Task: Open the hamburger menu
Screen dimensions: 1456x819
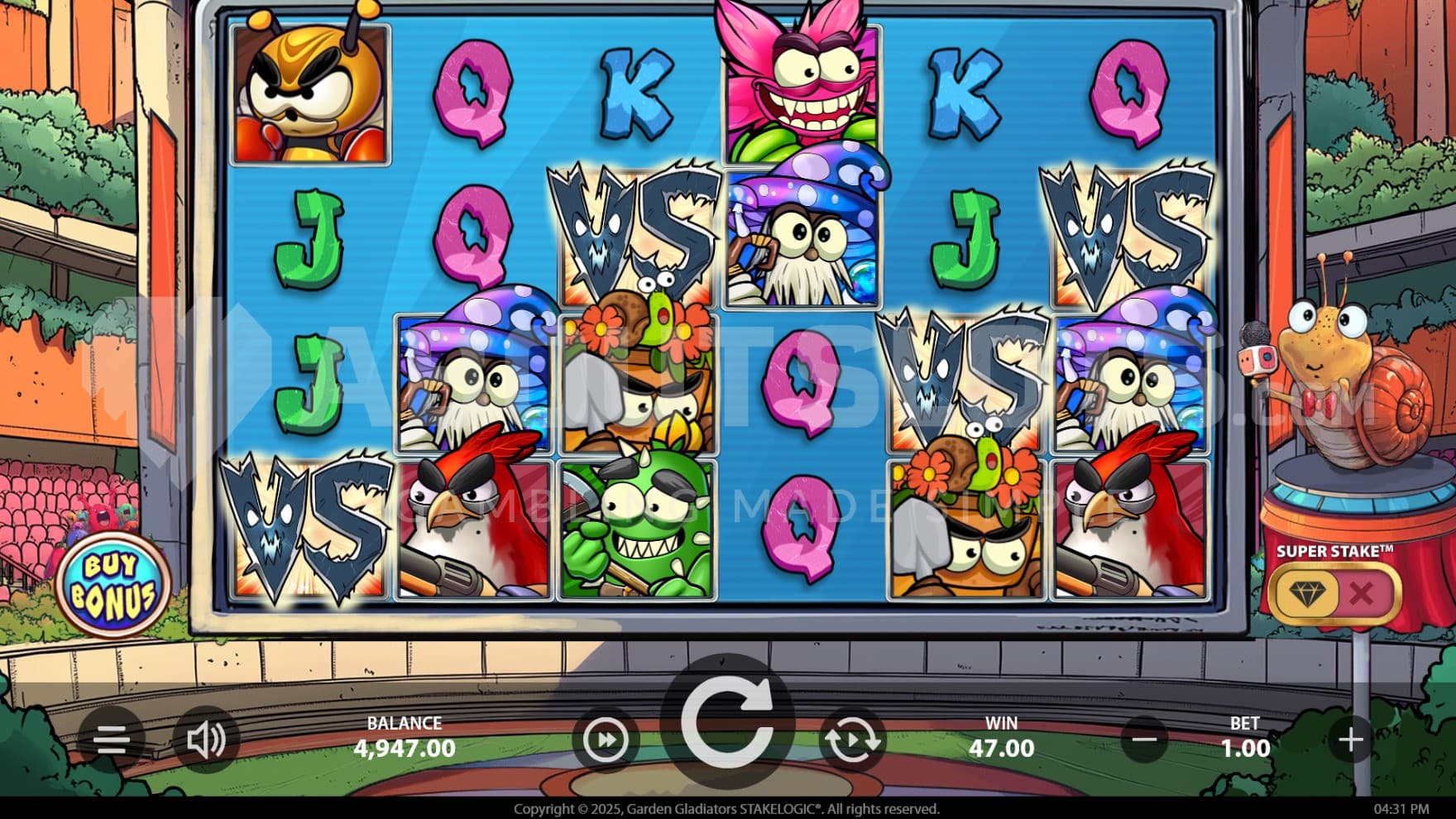Action: click(x=111, y=739)
